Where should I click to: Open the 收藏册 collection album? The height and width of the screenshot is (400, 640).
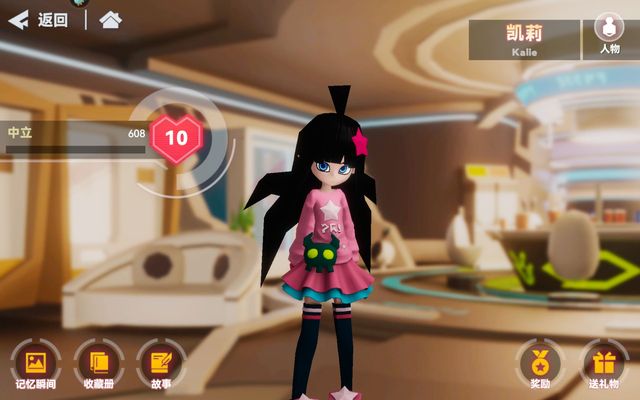click(98, 361)
